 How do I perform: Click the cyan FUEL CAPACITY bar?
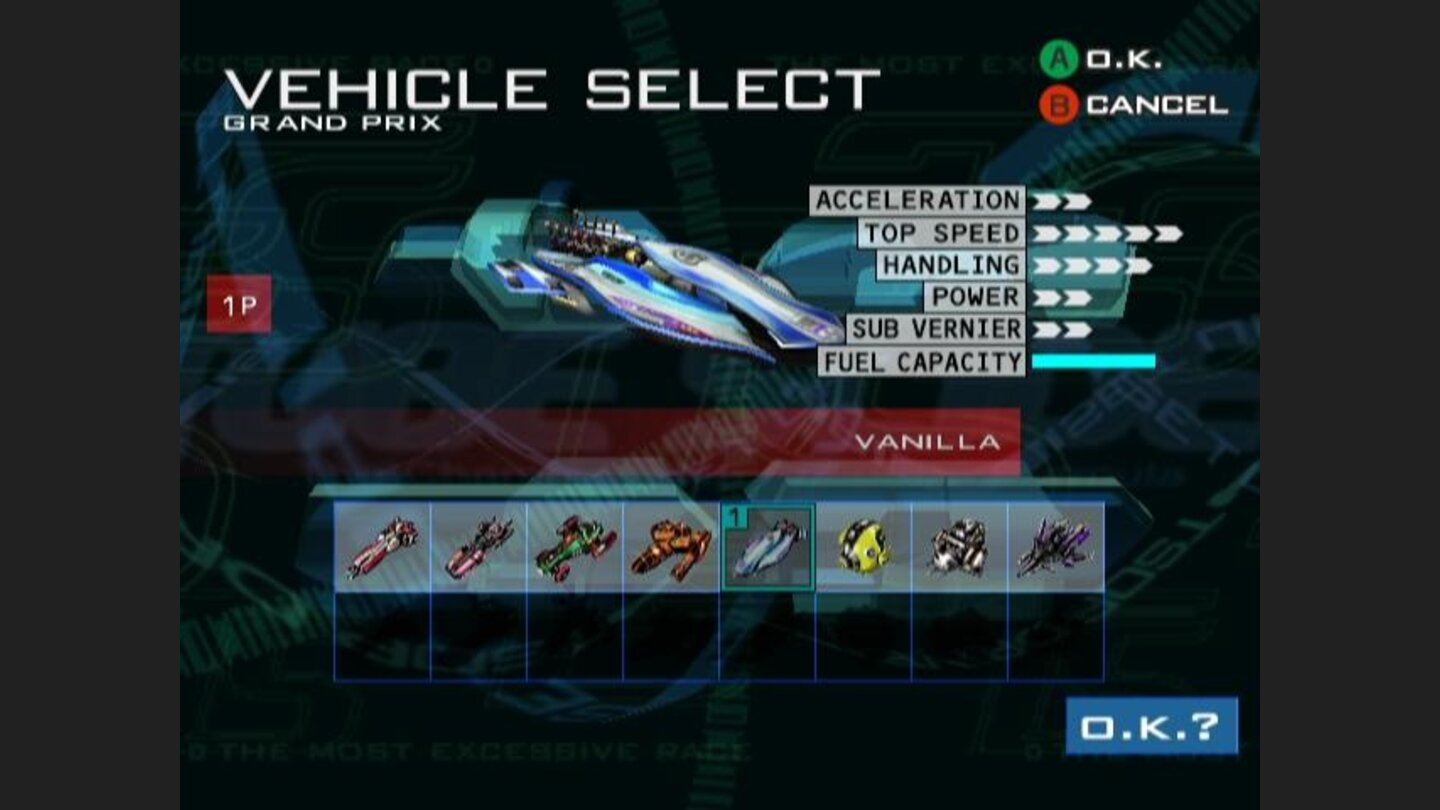pos(1095,361)
